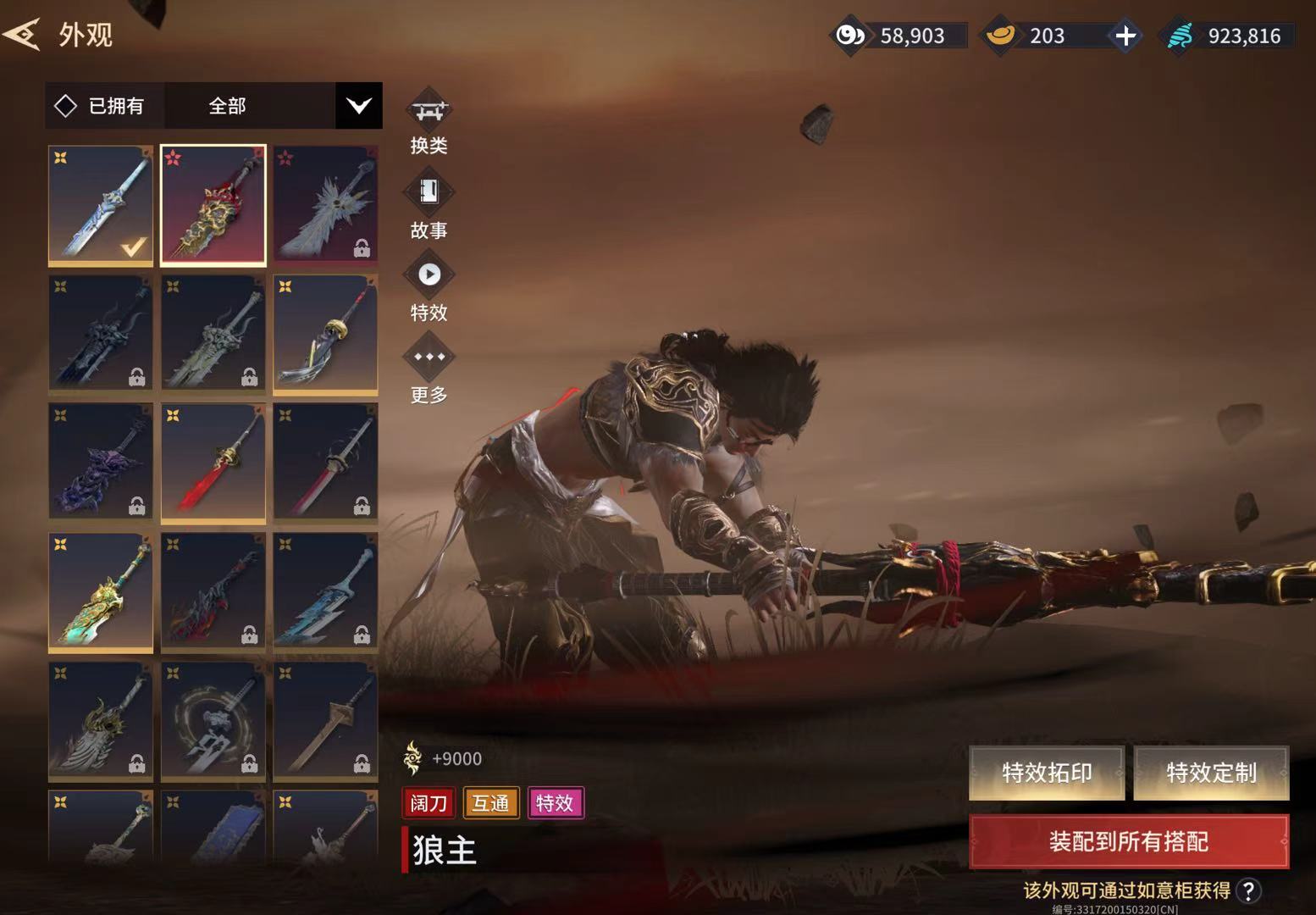
Task: Select the jade and gold blade skin
Action: click(x=101, y=591)
